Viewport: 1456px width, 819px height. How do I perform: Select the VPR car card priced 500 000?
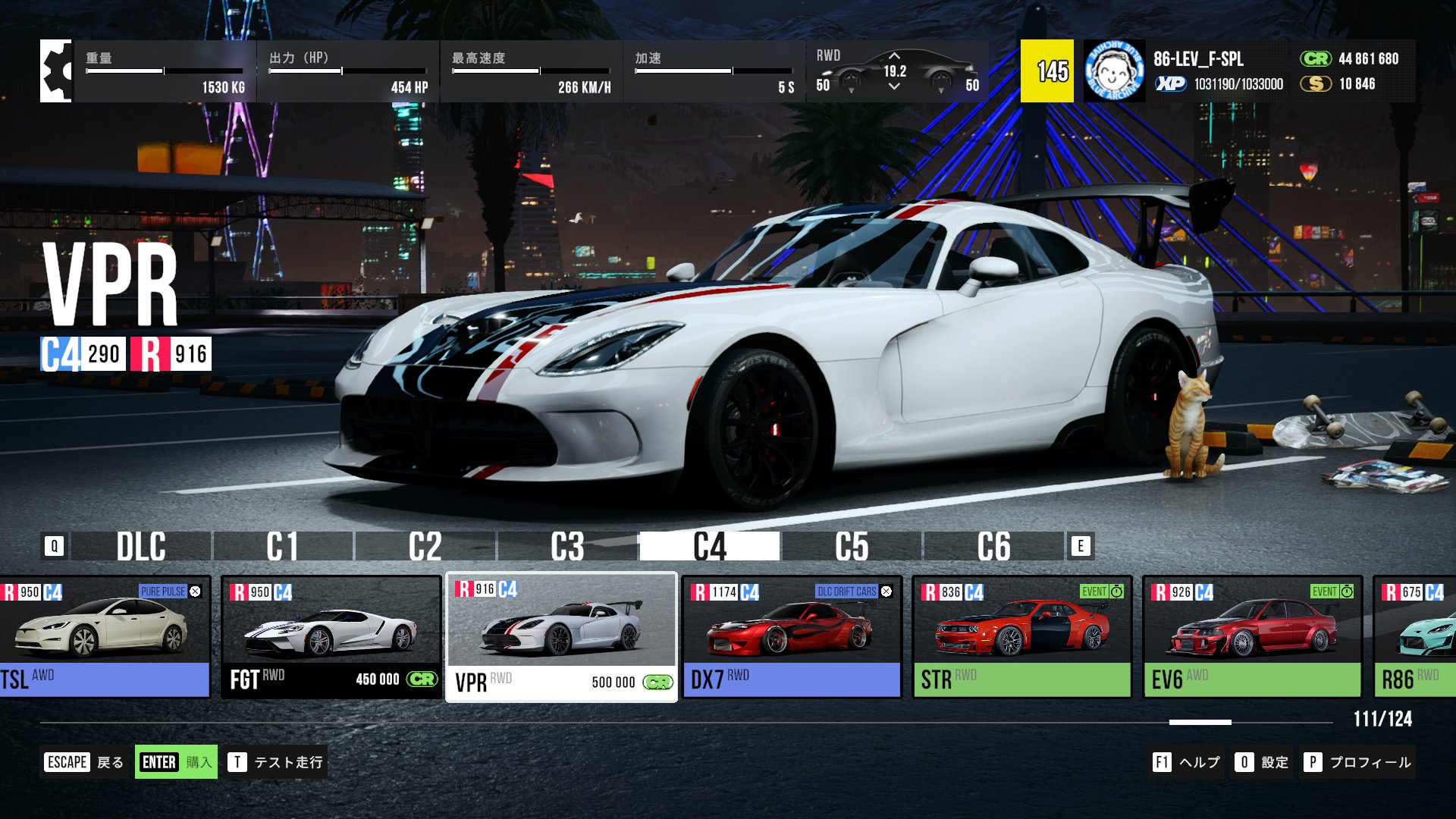coord(561,637)
